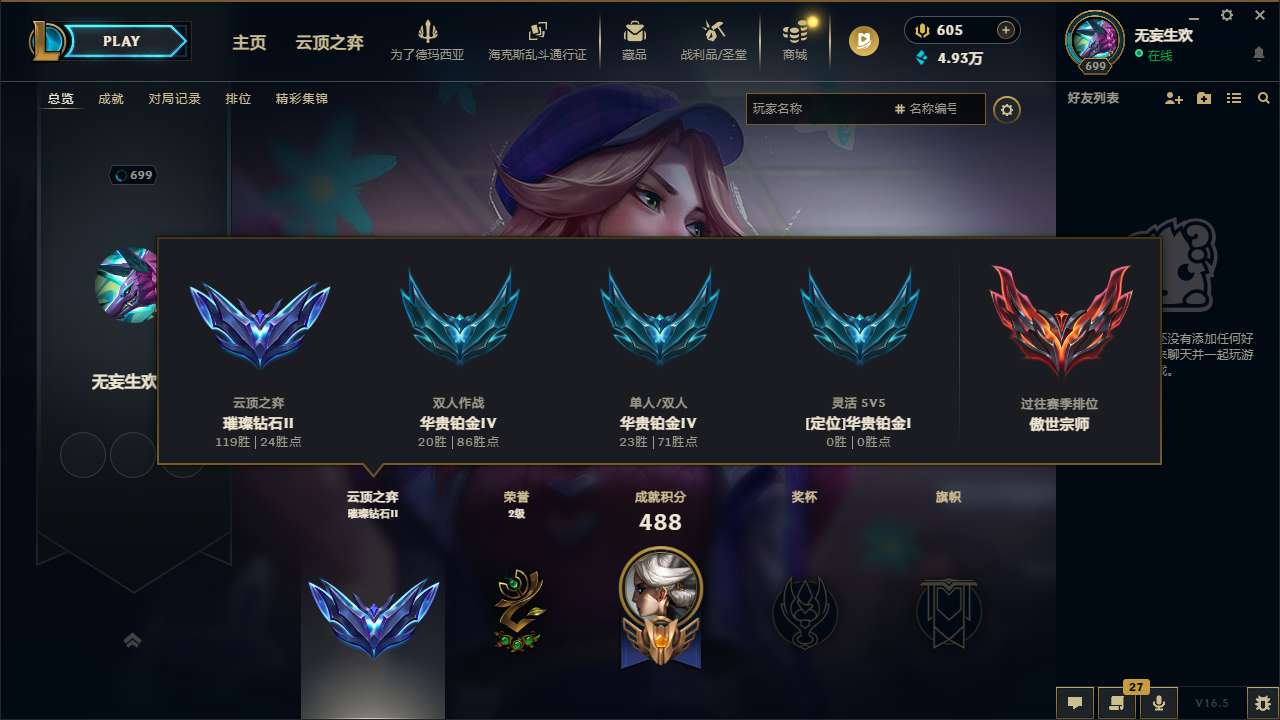The image size is (1280, 720).
Task: Toggle the microphone in the bottom bar
Action: [x=1159, y=703]
